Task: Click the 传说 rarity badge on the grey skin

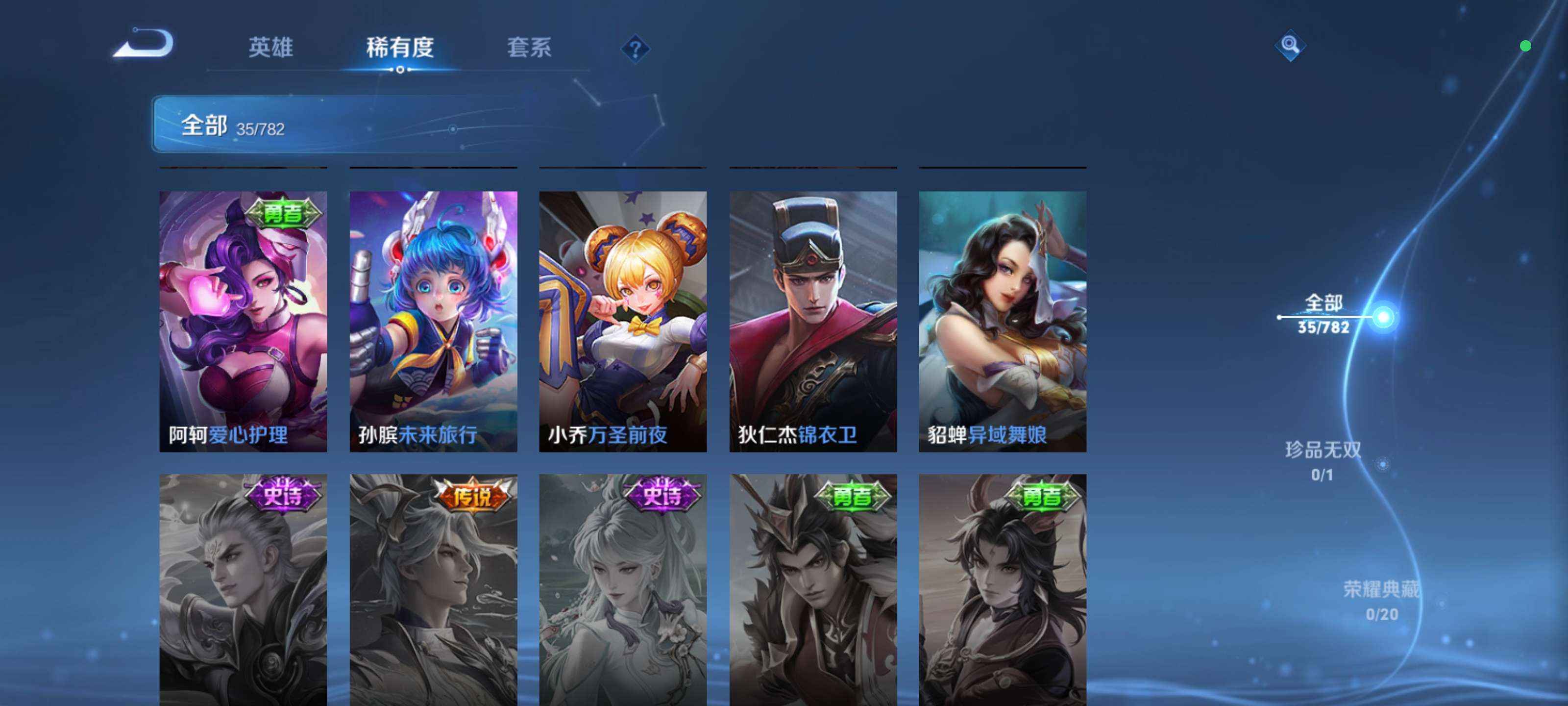Action: coord(474,495)
